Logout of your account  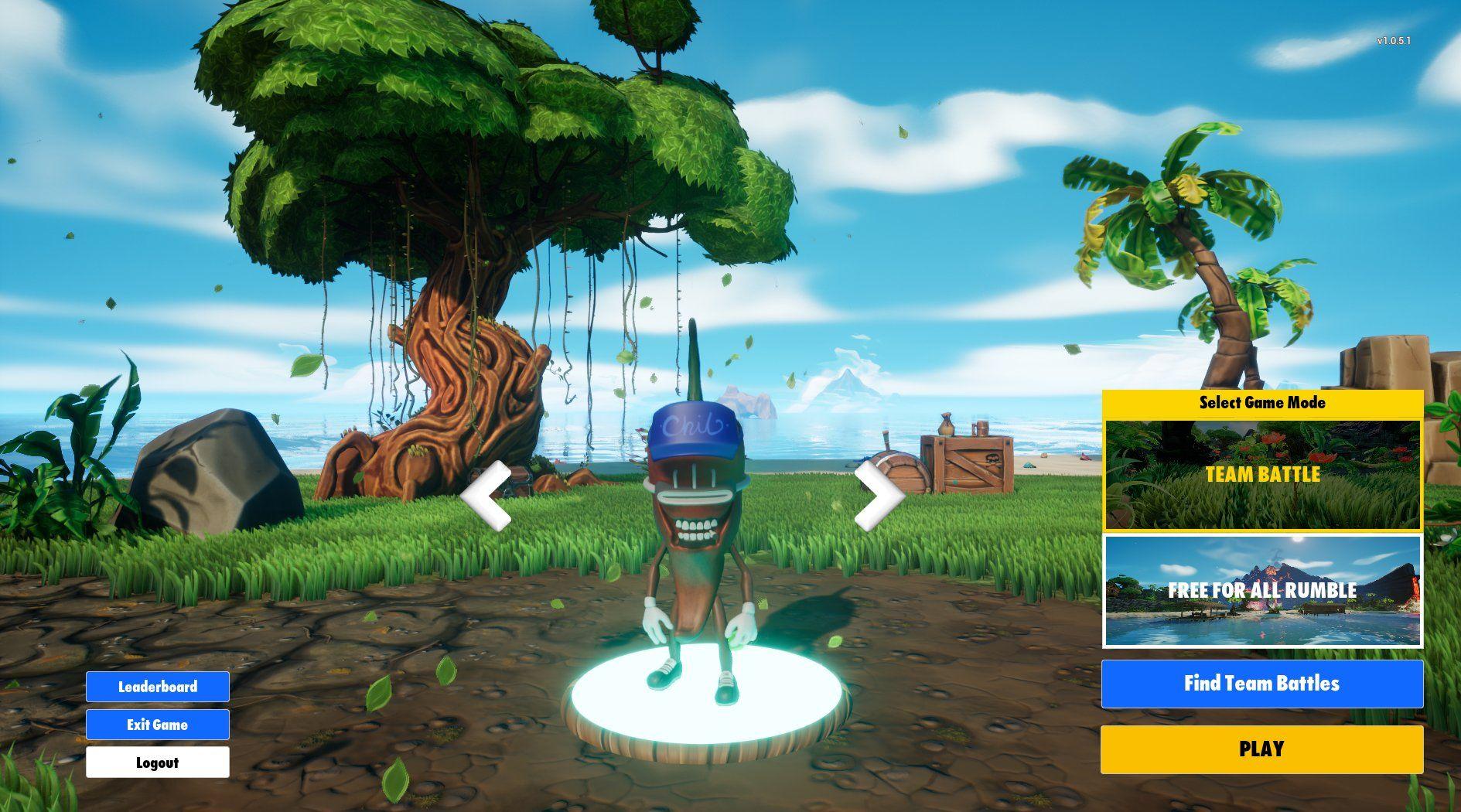pyautogui.click(x=157, y=763)
